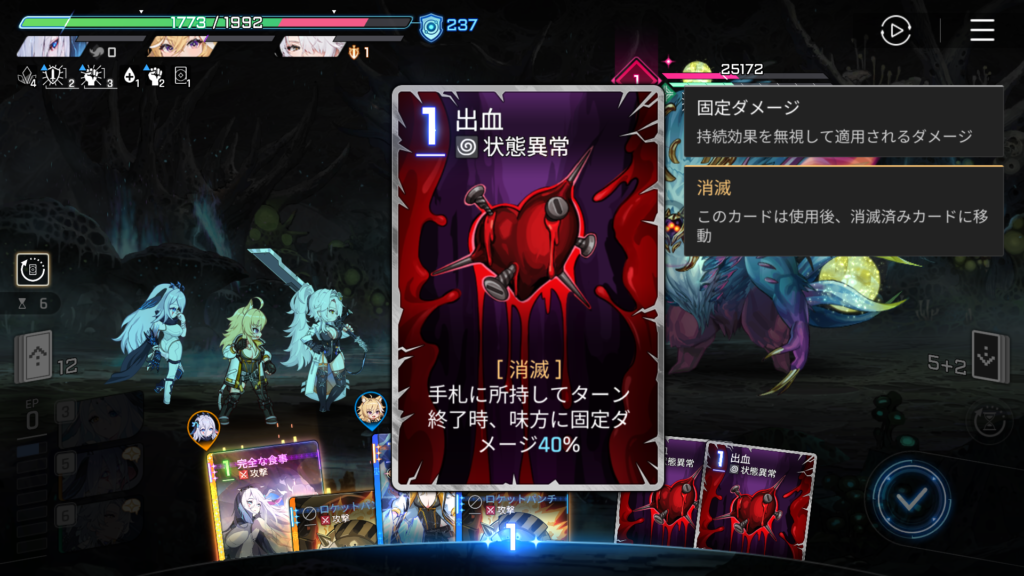View the enlarged 出血 card detail

527,288
